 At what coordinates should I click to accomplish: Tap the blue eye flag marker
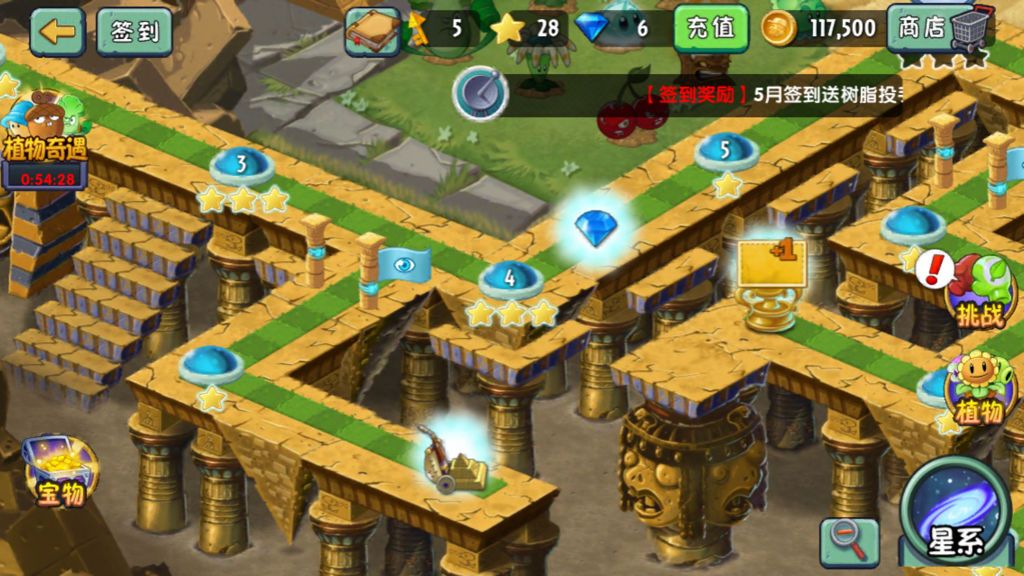point(405,265)
